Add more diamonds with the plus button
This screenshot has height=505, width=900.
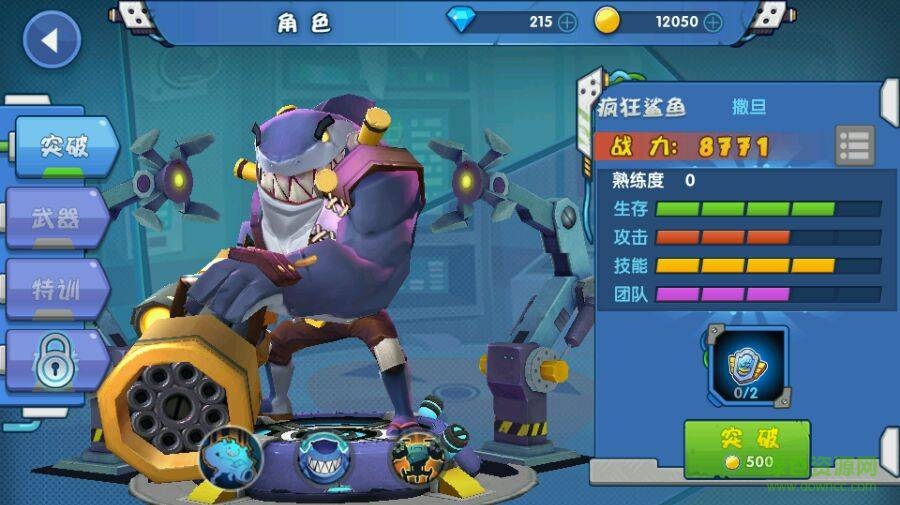(x=567, y=21)
